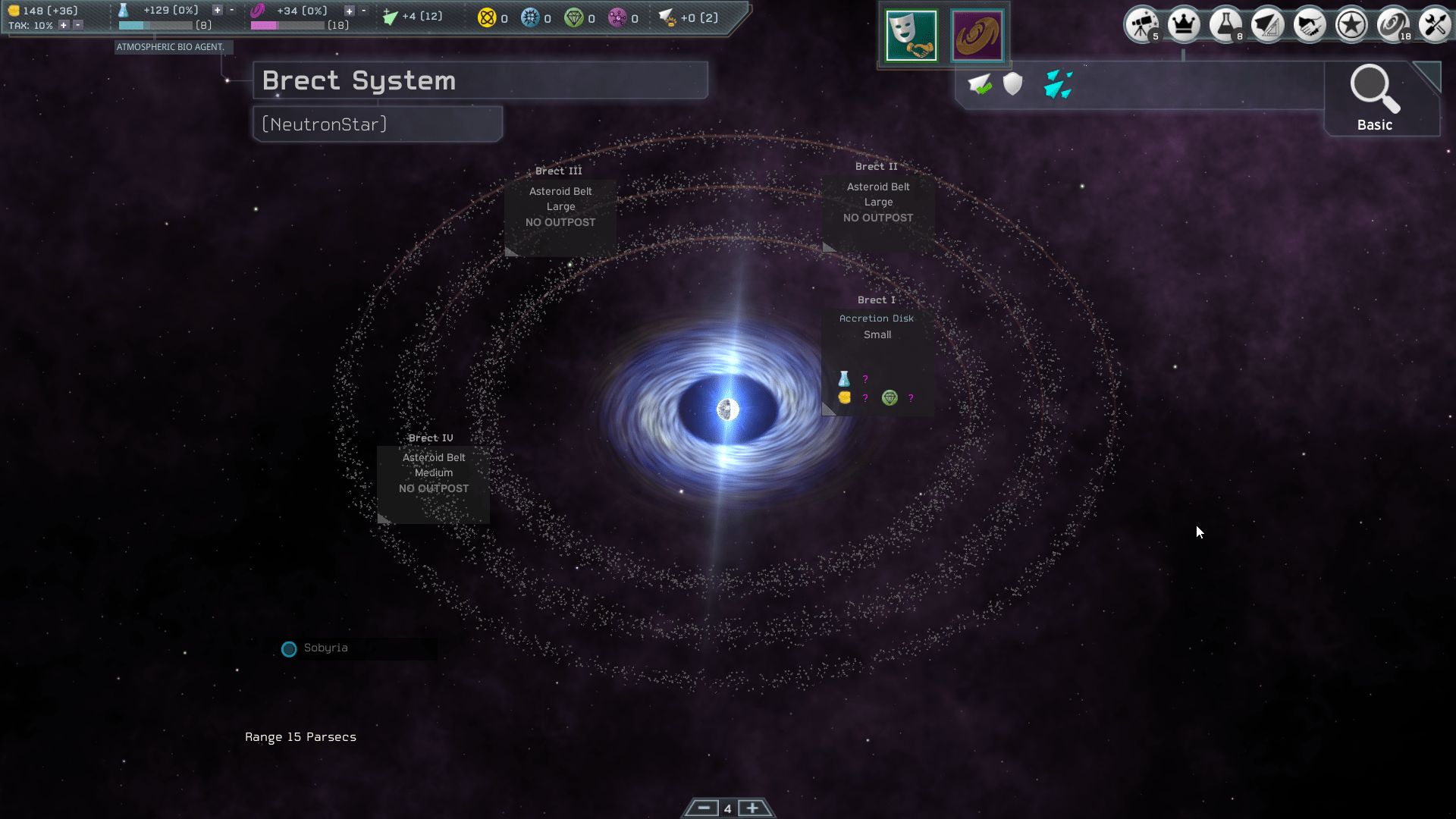Screen dimensions: 1456x819
Task: Increase tax rate with plus button
Action: tap(63, 24)
